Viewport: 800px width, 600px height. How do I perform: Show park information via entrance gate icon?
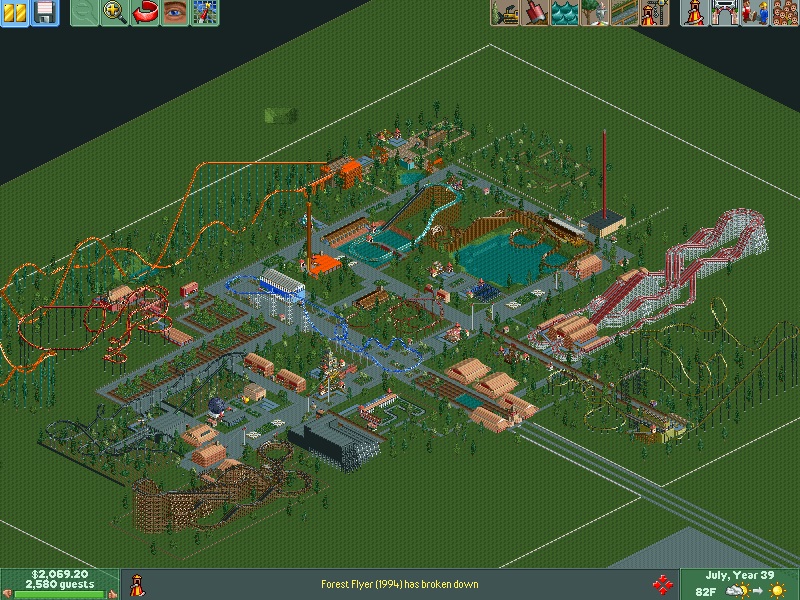tap(723, 13)
